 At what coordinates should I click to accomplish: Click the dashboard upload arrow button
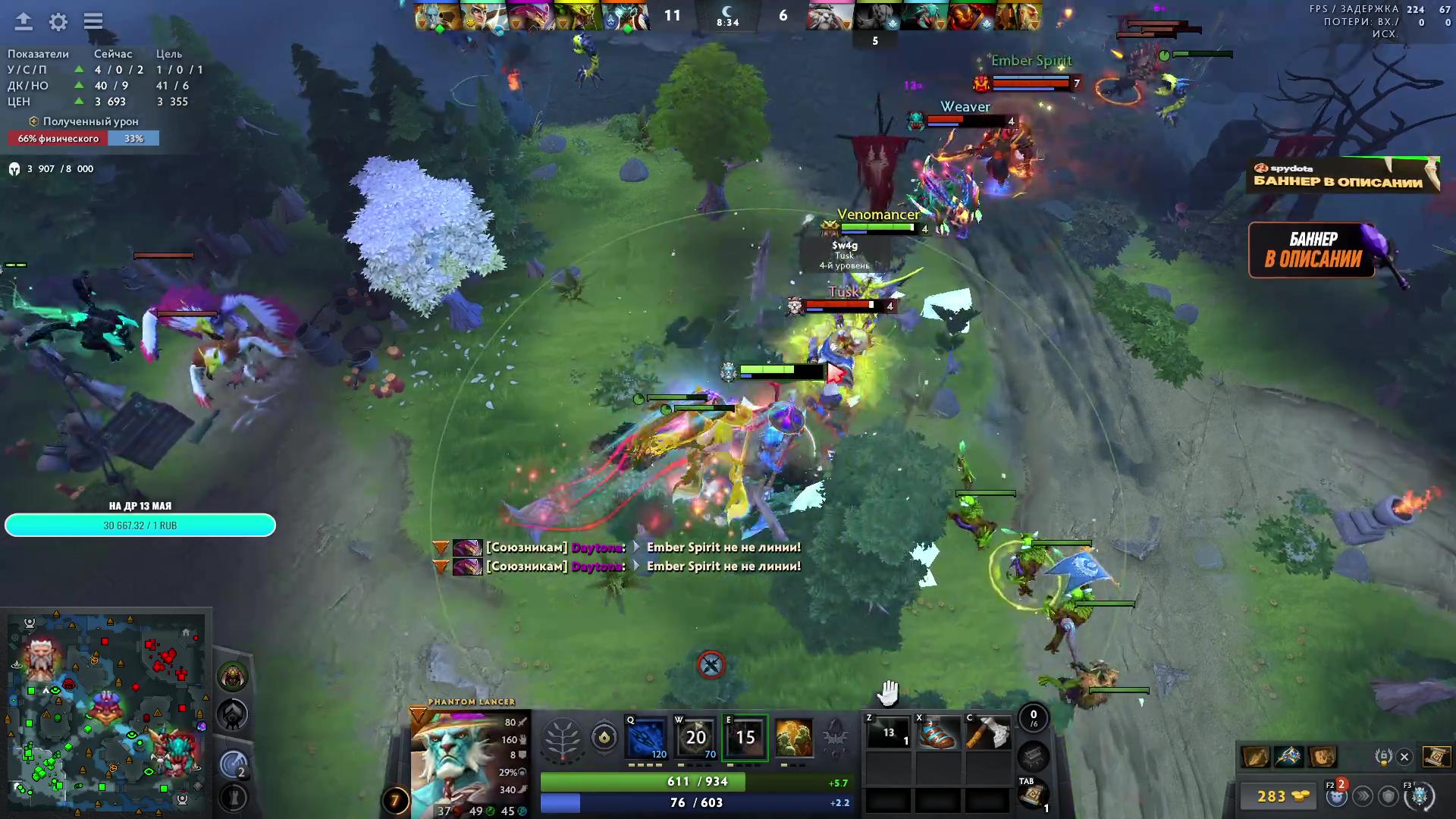pos(24,21)
